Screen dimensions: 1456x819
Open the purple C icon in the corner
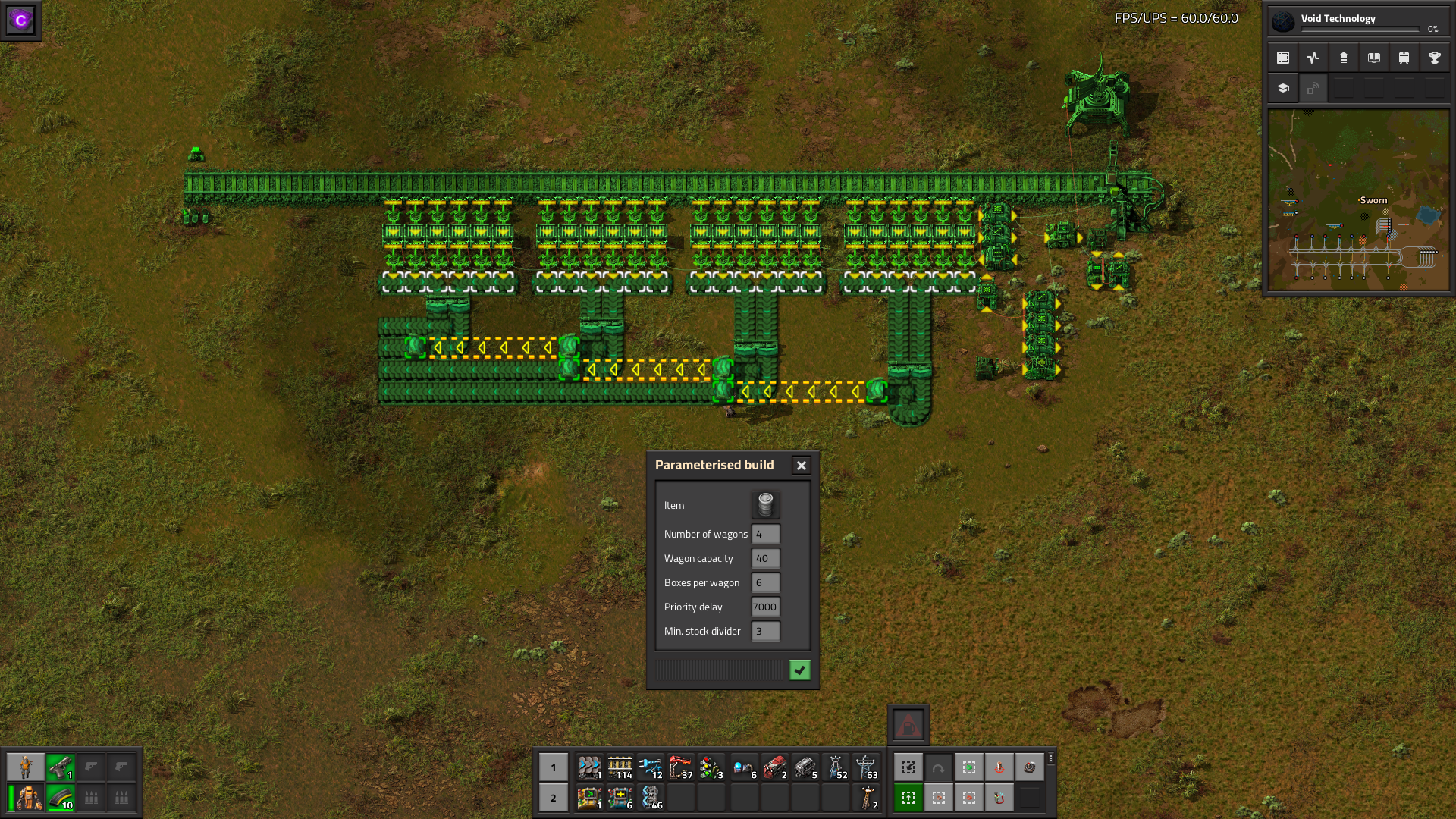coord(20,20)
